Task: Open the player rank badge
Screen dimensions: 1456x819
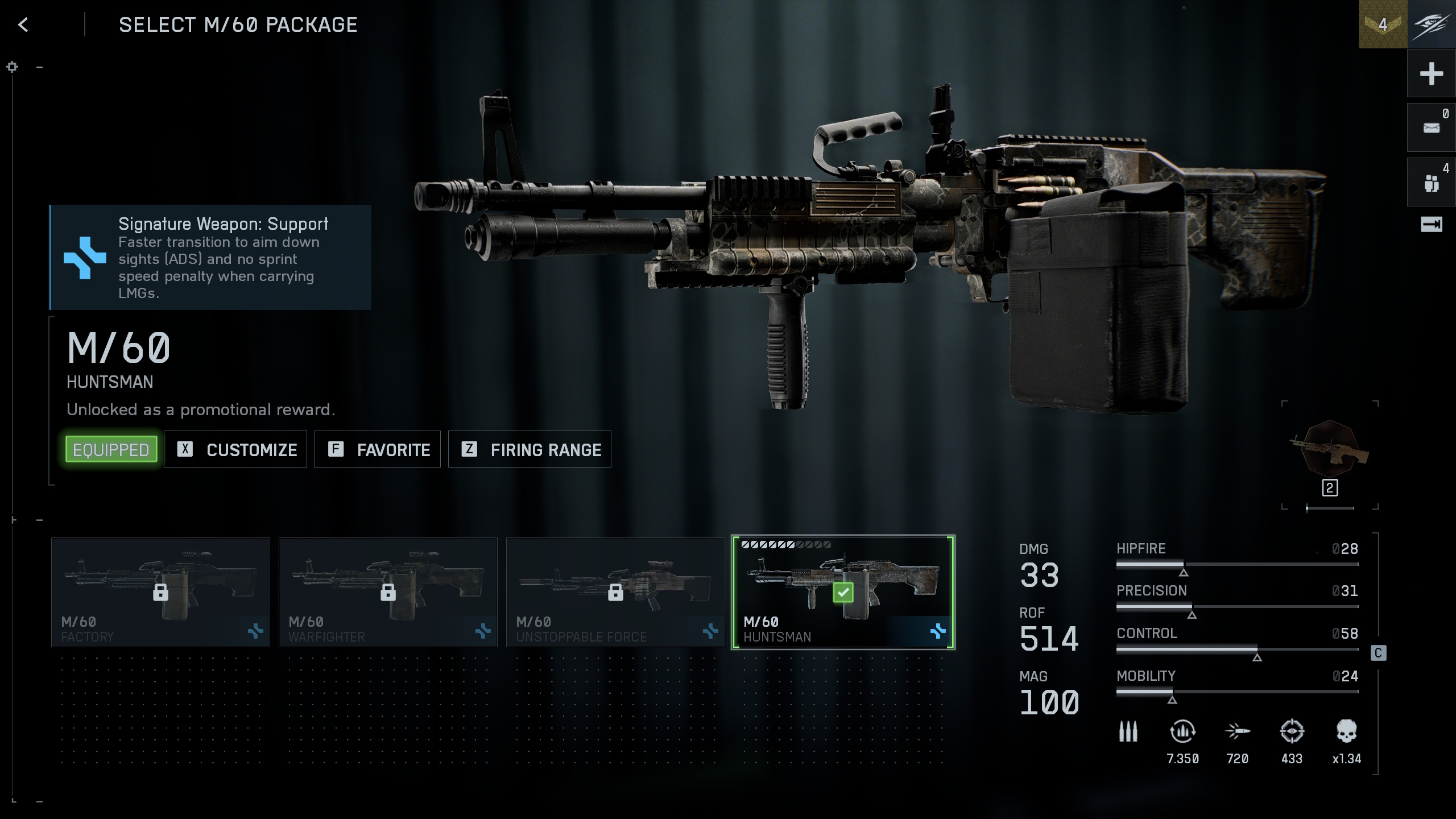Action: tap(1383, 24)
